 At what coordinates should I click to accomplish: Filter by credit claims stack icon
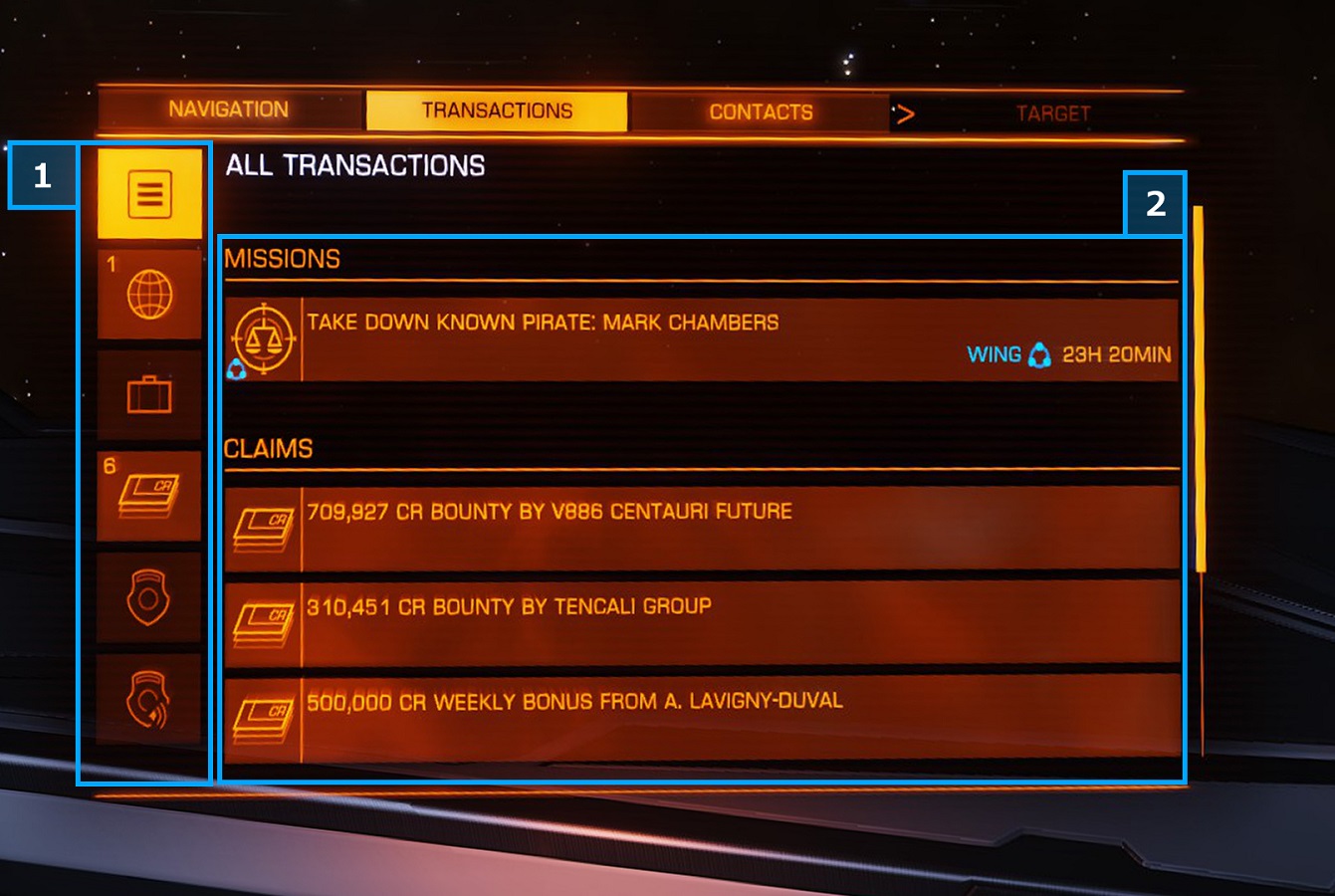click(149, 496)
